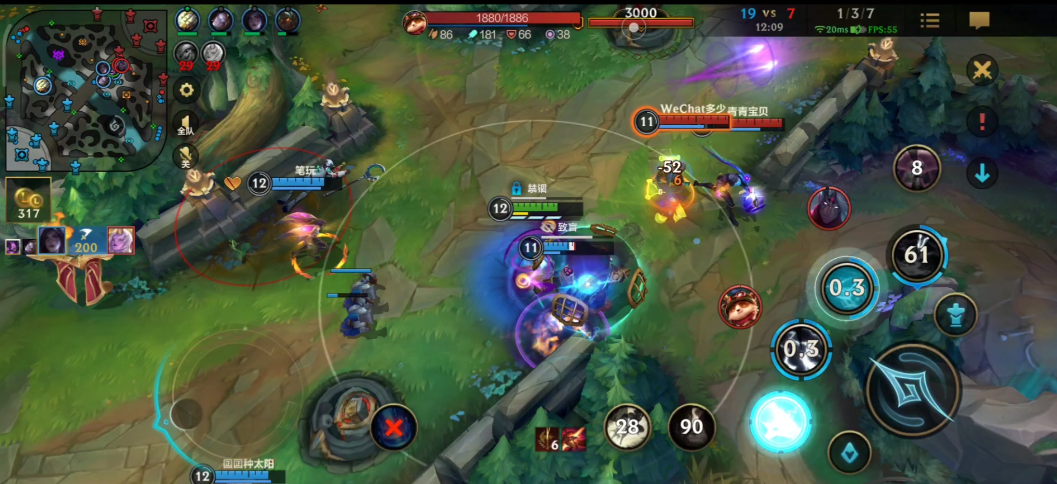Send the crossed-swords attack ping
The image size is (1057, 484).
click(982, 70)
